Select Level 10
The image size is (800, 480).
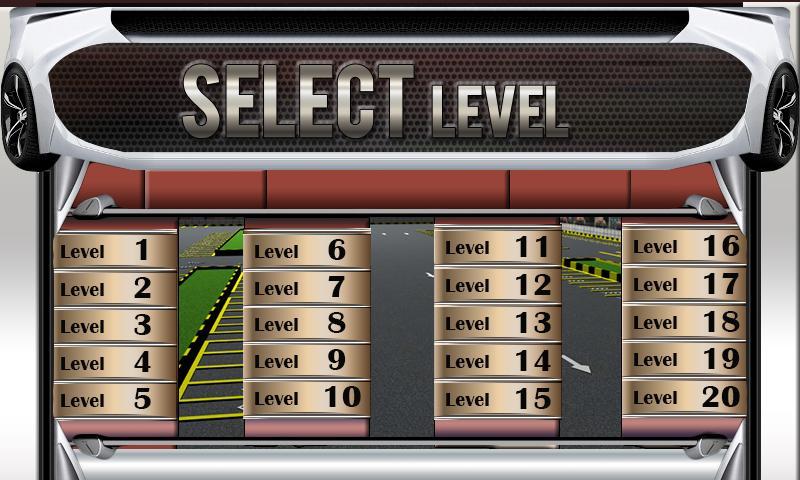tap(306, 397)
